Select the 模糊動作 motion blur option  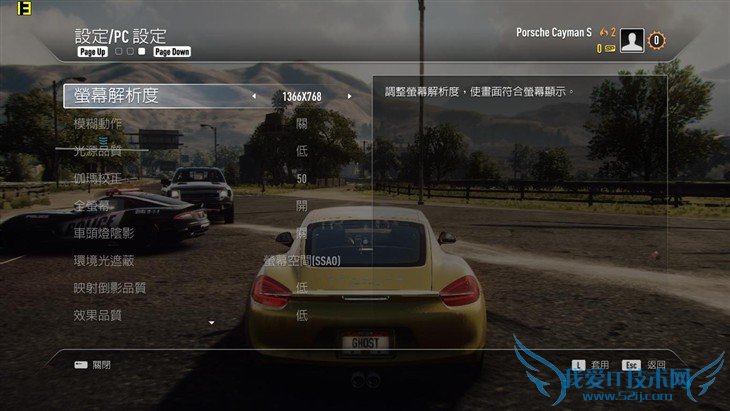[98, 124]
